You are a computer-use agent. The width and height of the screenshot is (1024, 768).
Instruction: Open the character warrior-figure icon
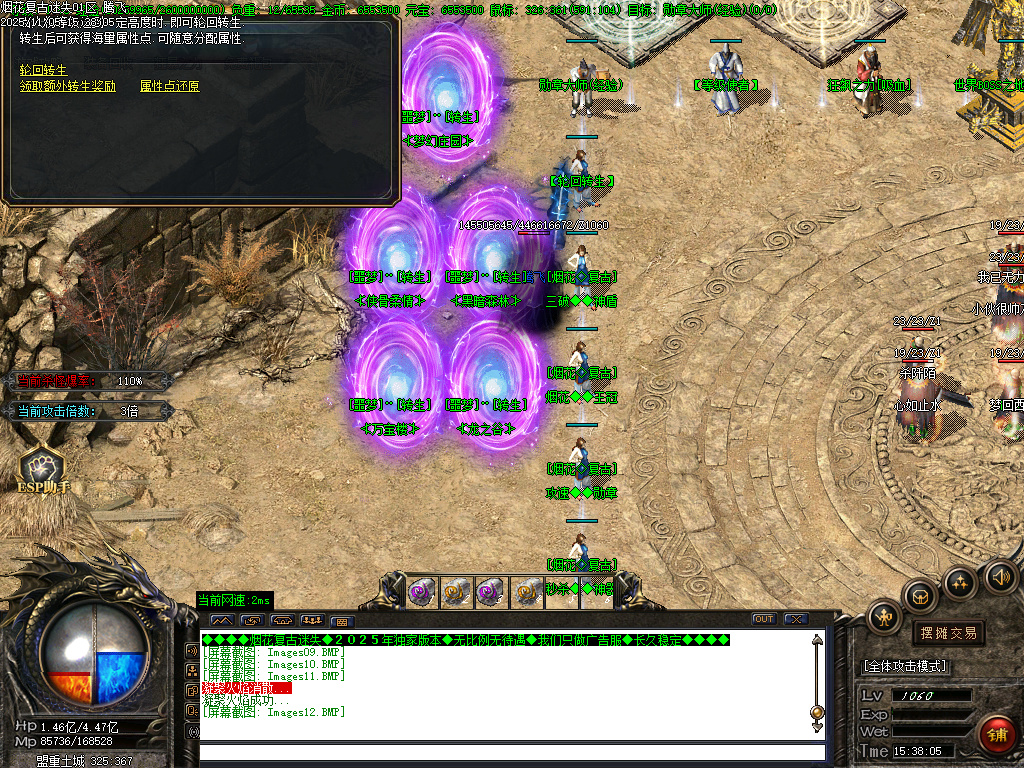pyautogui.click(x=886, y=617)
